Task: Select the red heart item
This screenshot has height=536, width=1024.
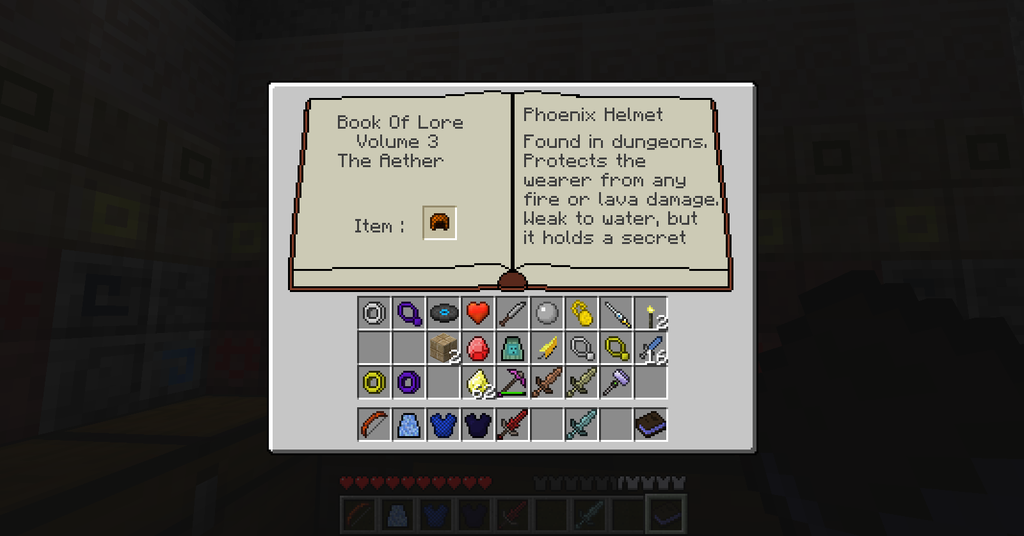Action: pyautogui.click(x=478, y=313)
